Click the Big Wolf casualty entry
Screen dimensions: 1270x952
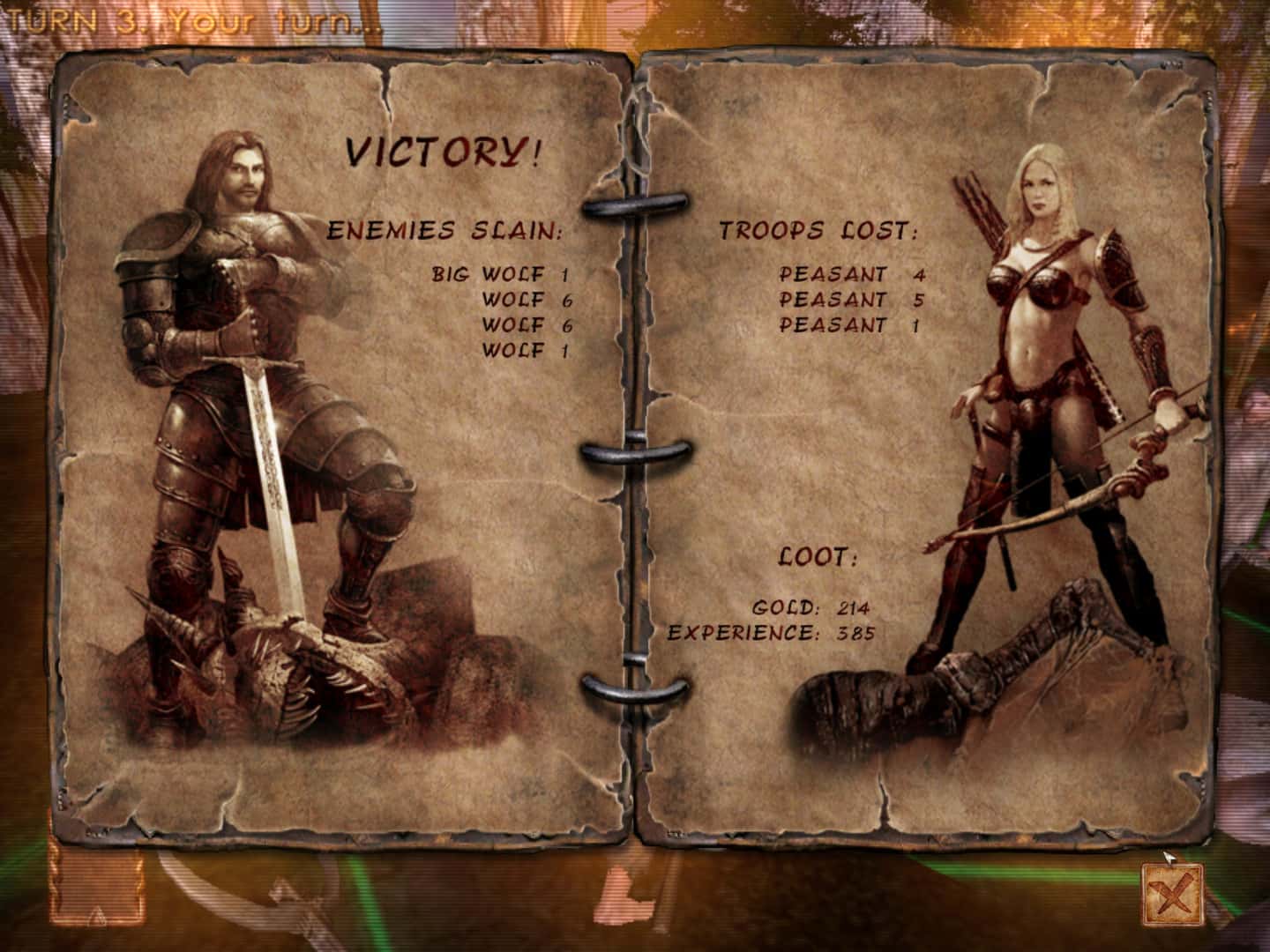pyautogui.click(x=498, y=273)
